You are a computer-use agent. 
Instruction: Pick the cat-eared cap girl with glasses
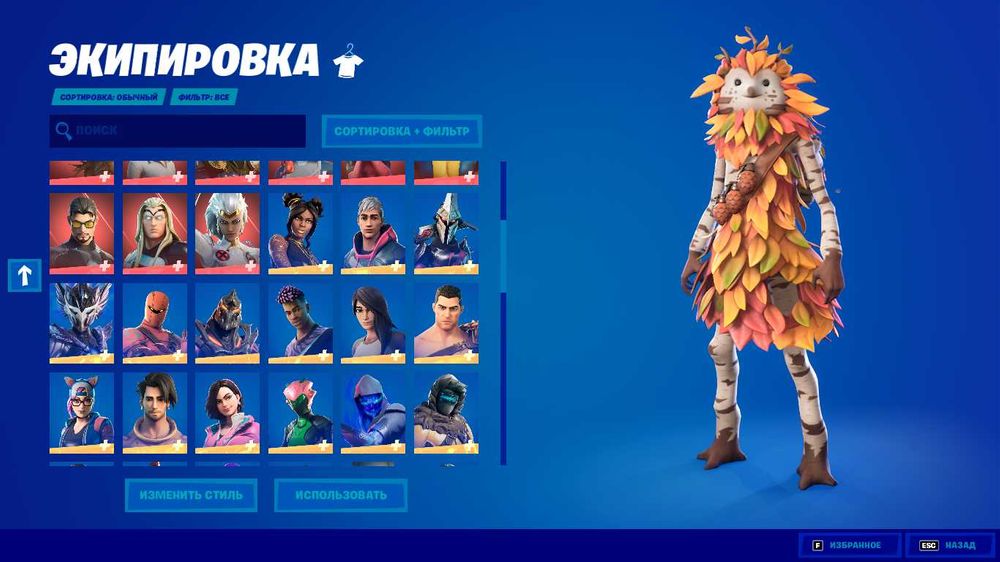(x=82, y=412)
